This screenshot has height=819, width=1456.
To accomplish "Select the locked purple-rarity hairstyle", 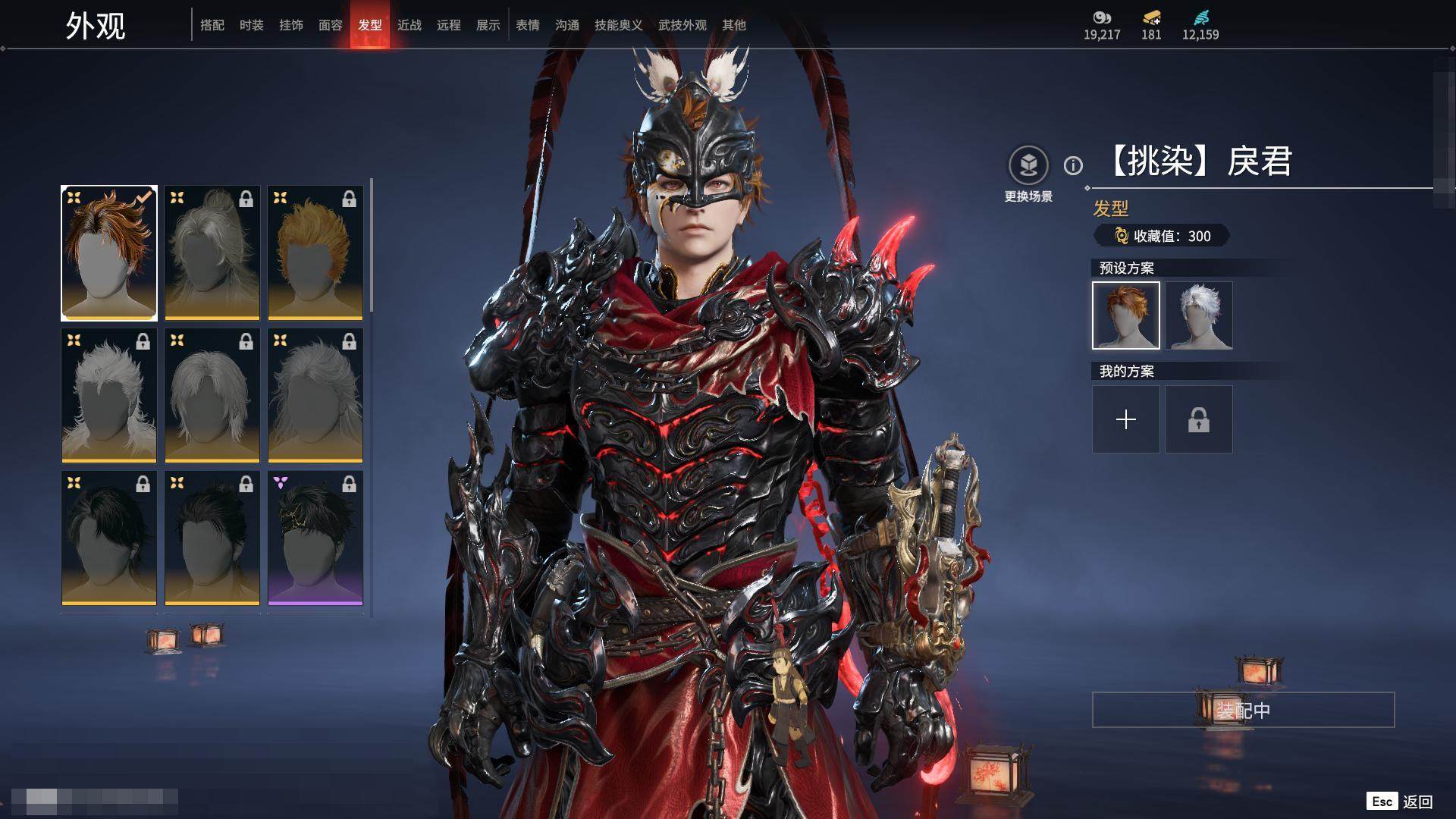I will [x=315, y=538].
